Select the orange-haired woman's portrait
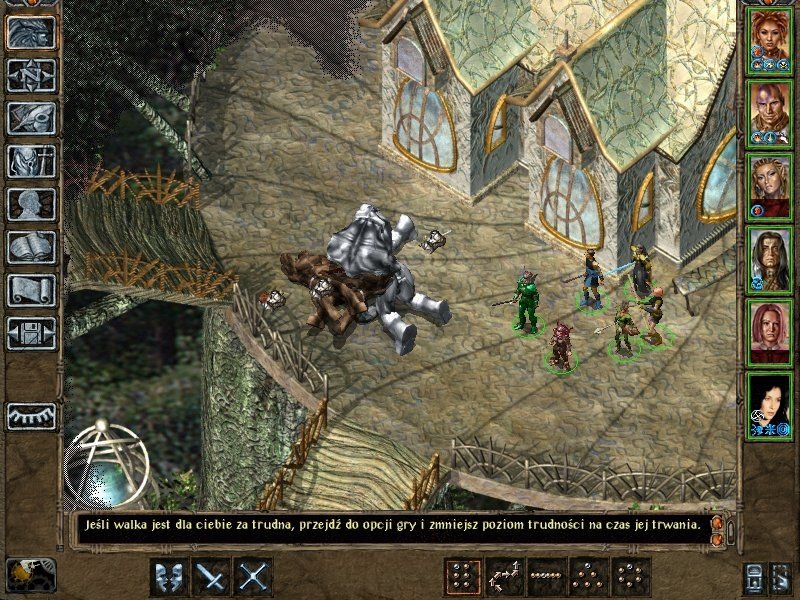Viewport: 800px width, 600px height. tap(769, 39)
